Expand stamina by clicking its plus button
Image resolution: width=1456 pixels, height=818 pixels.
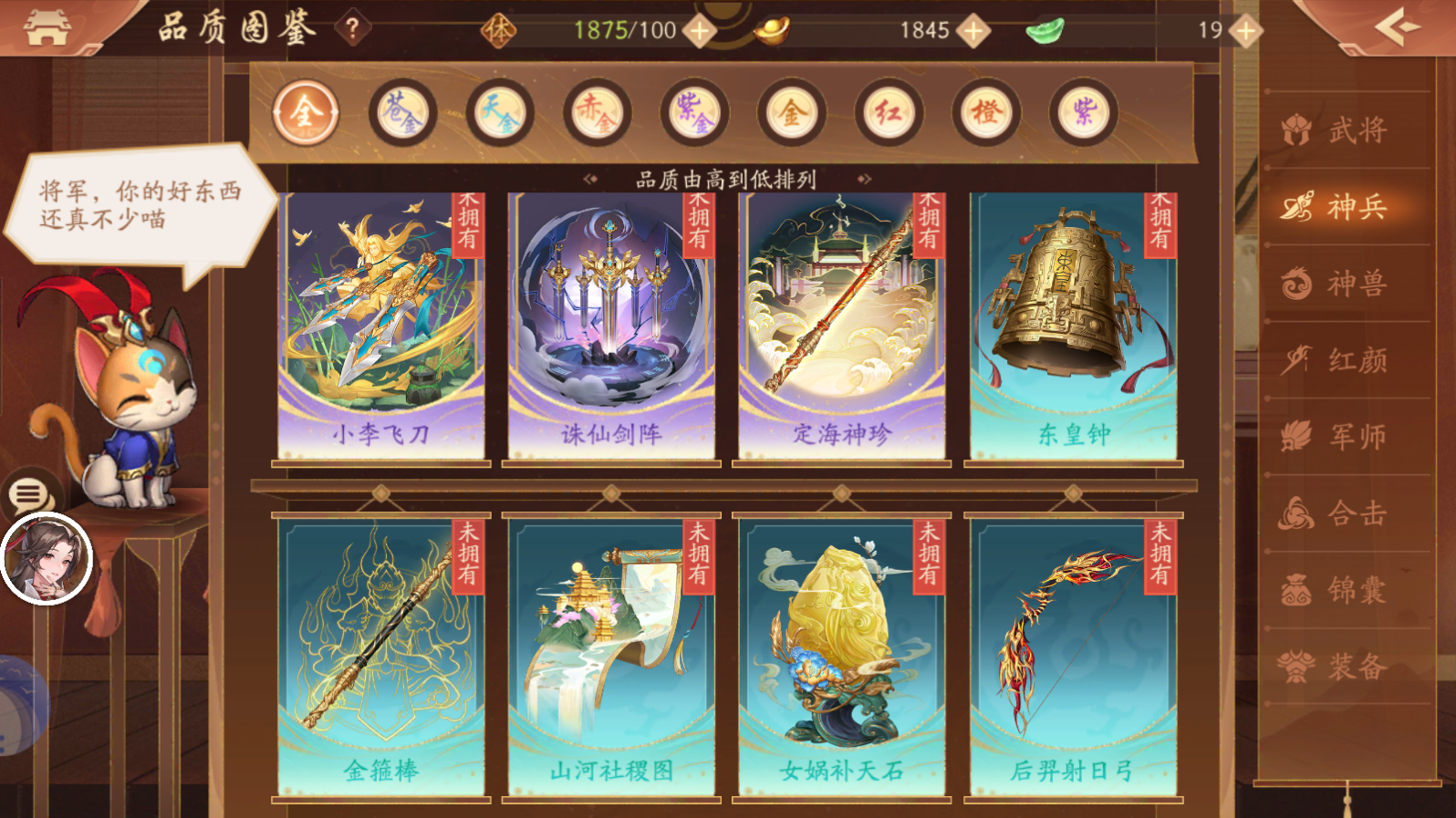(699, 30)
